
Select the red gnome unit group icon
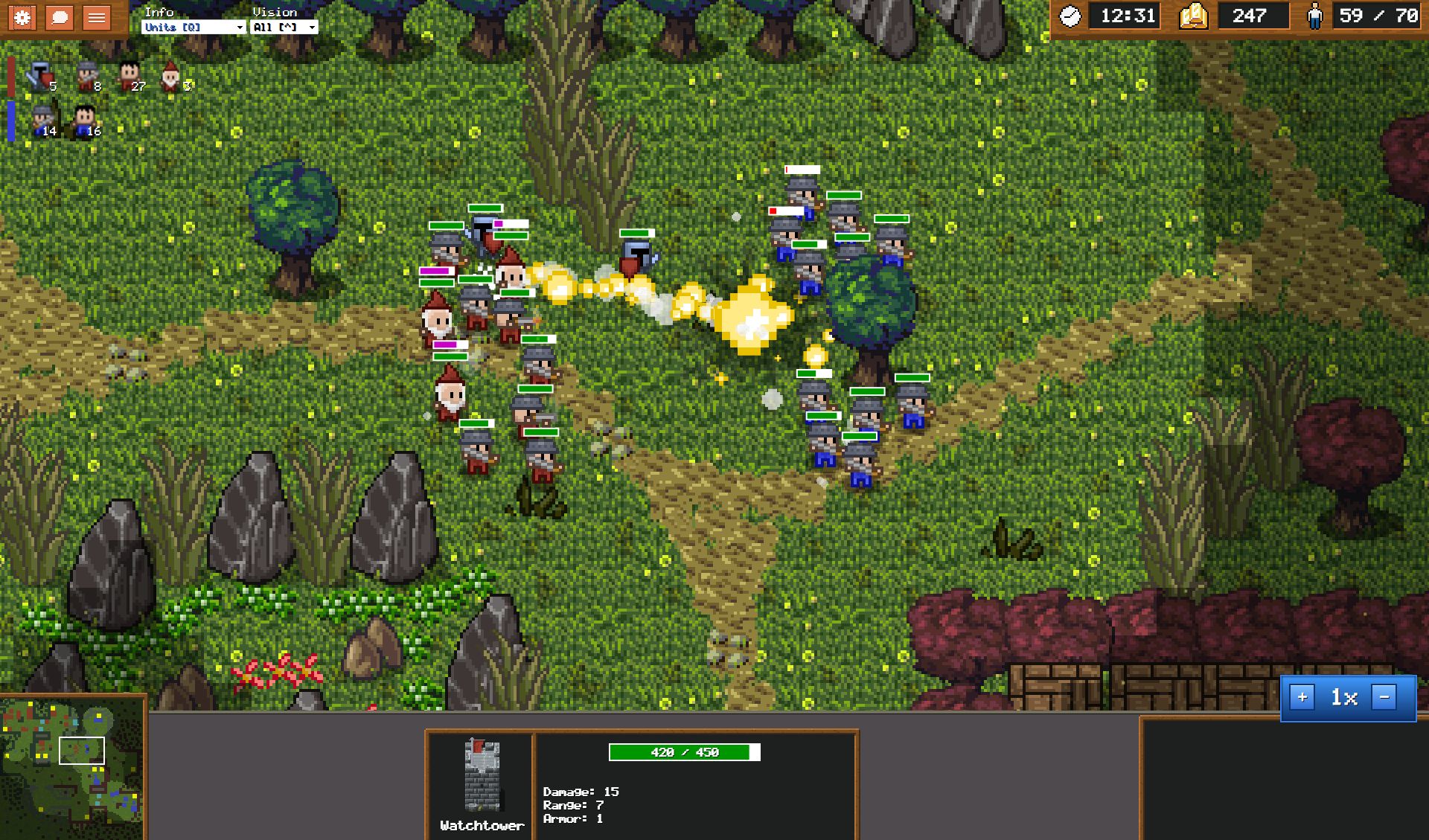[170, 77]
